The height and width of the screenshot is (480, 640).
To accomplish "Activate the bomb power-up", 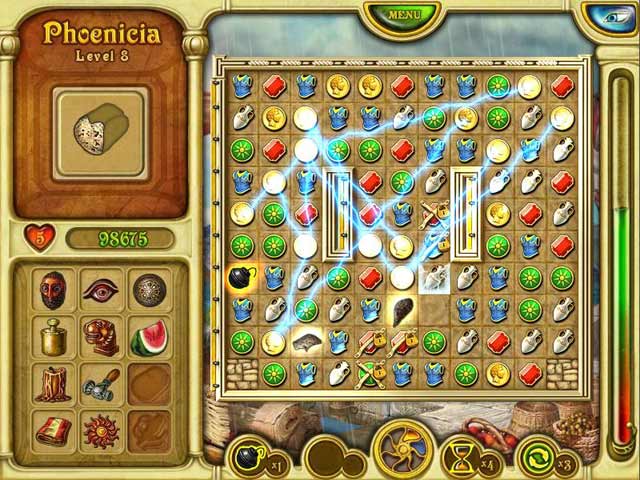I will (250, 459).
